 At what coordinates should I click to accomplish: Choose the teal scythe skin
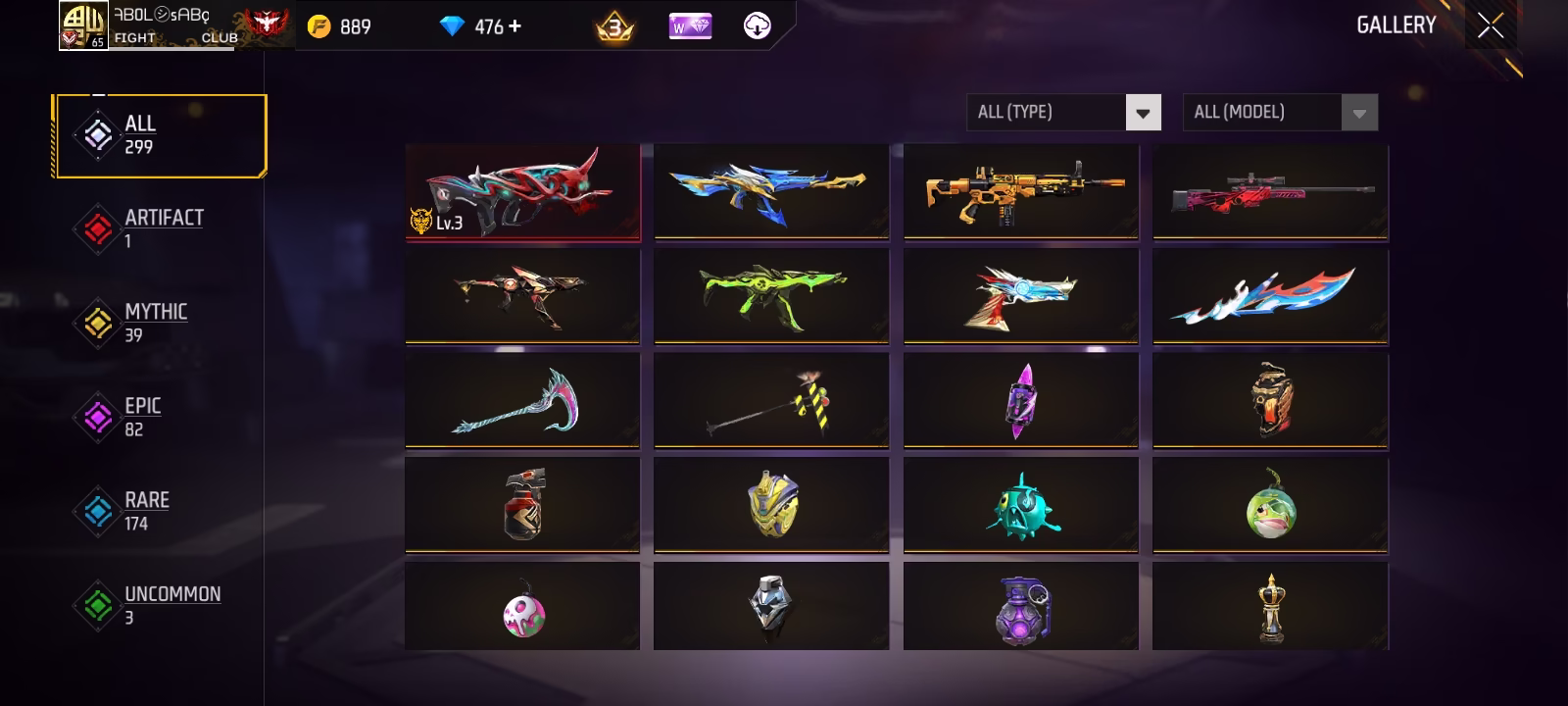522,401
